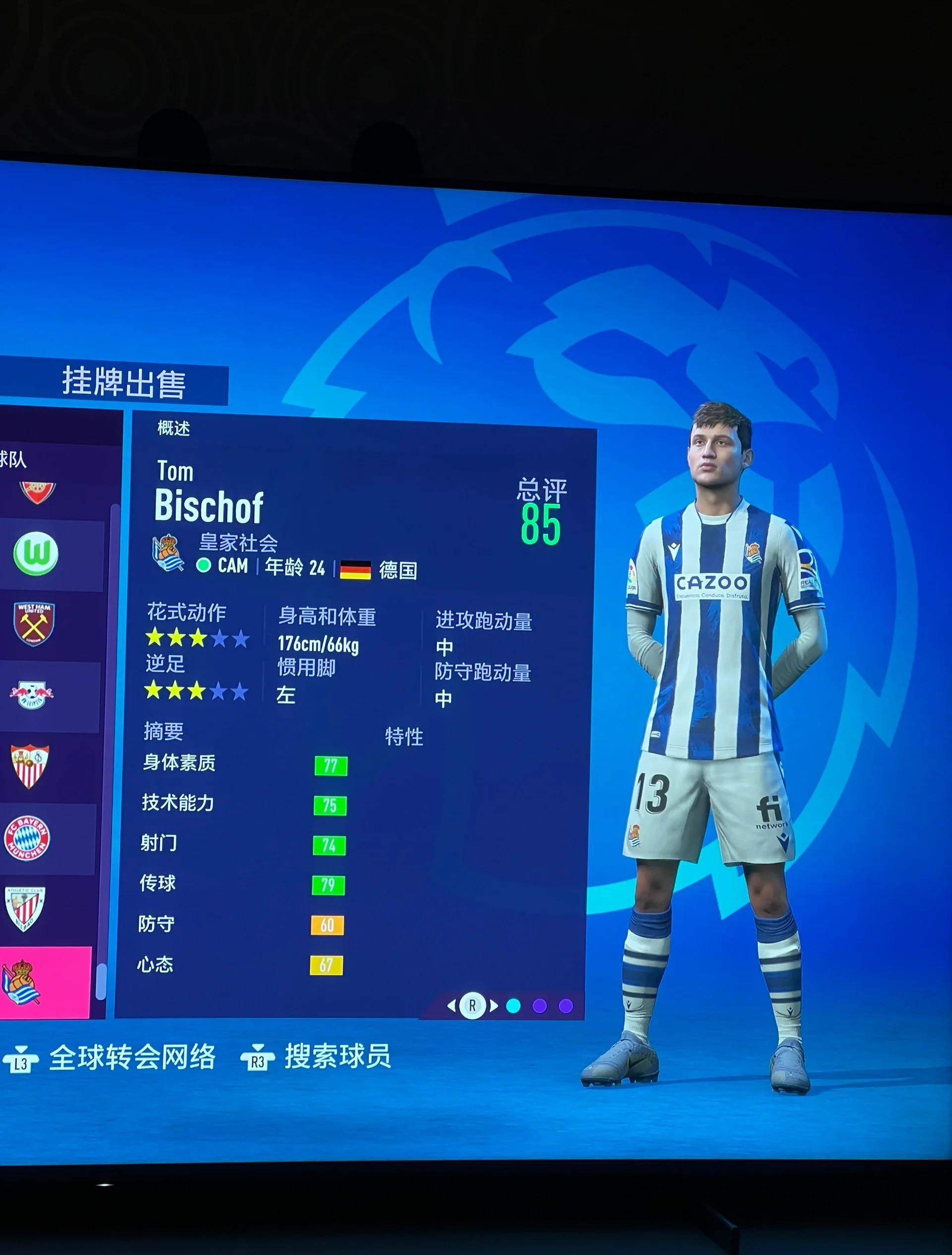Choose the Athletic Club Bilbao crest
Image resolution: width=952 pixels, height=1255 pixels.
point(25,908)
